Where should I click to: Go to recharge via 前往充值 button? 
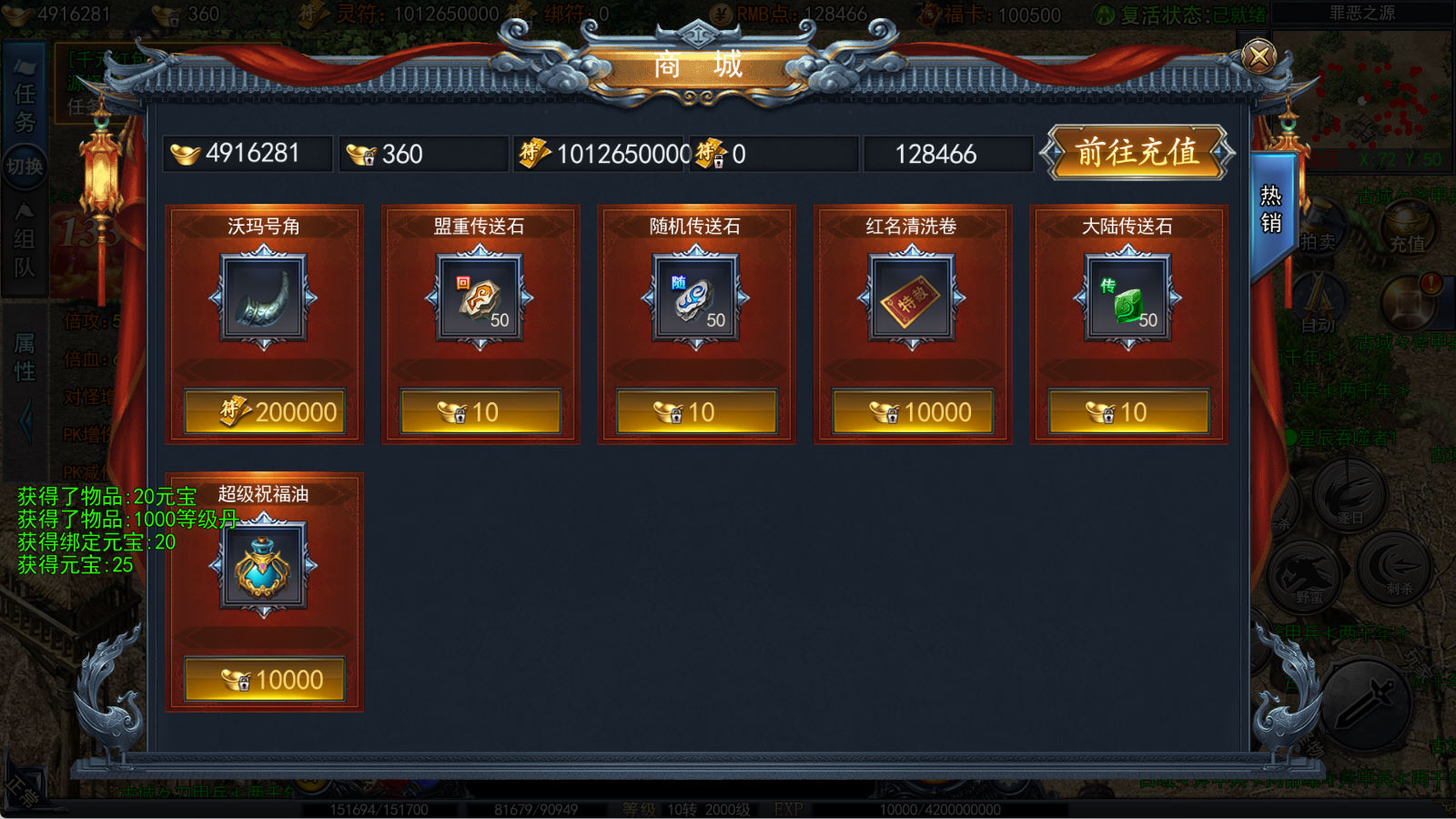[1137, 152]
